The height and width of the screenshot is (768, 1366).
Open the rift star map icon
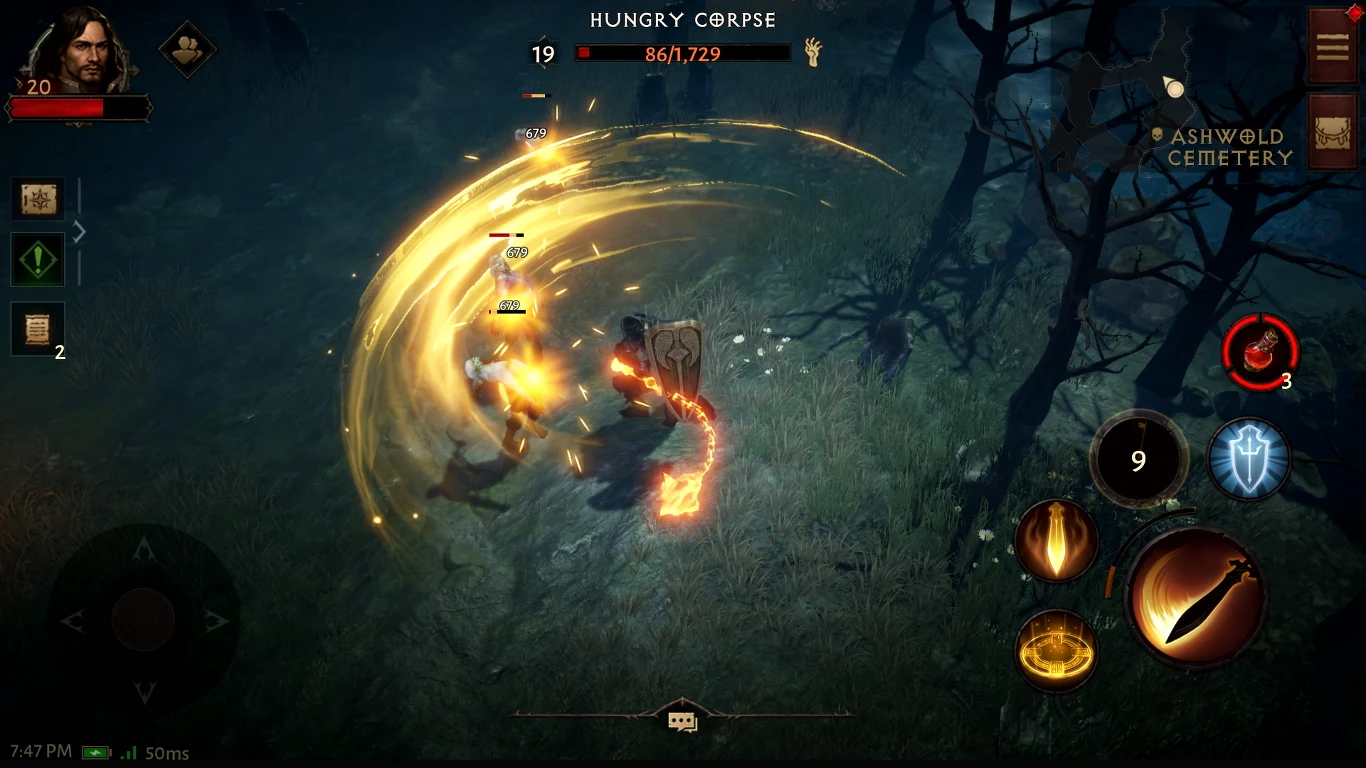coord(37,199)
